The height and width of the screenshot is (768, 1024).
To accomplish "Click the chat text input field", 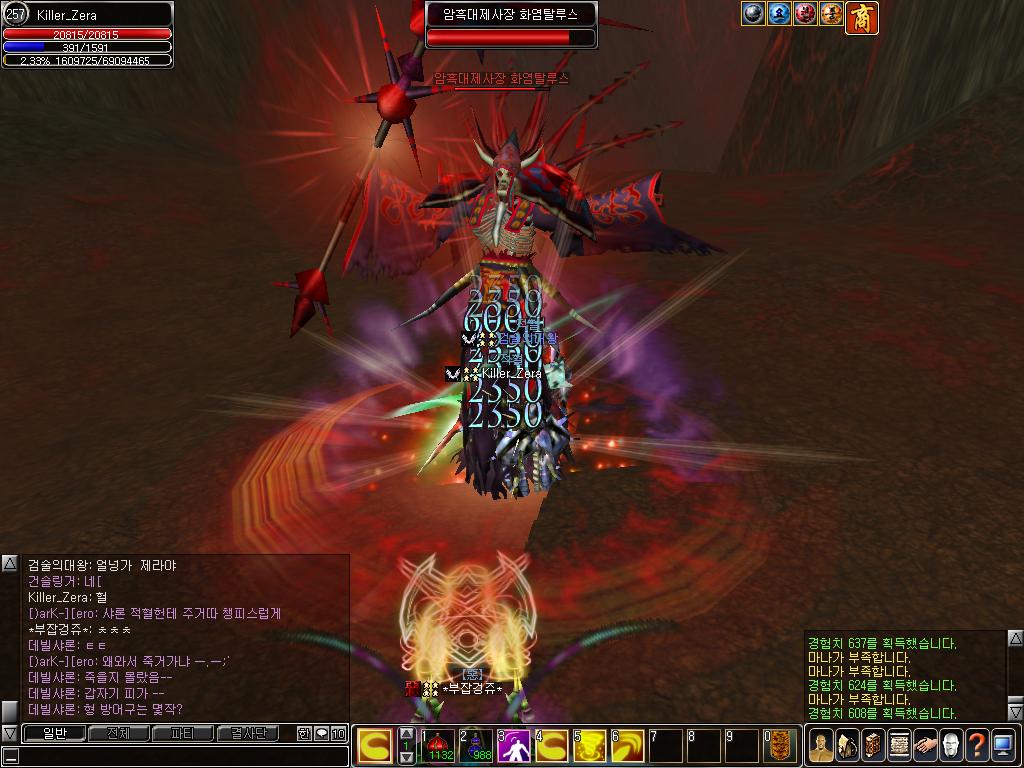I will click(x=180, y=755).
